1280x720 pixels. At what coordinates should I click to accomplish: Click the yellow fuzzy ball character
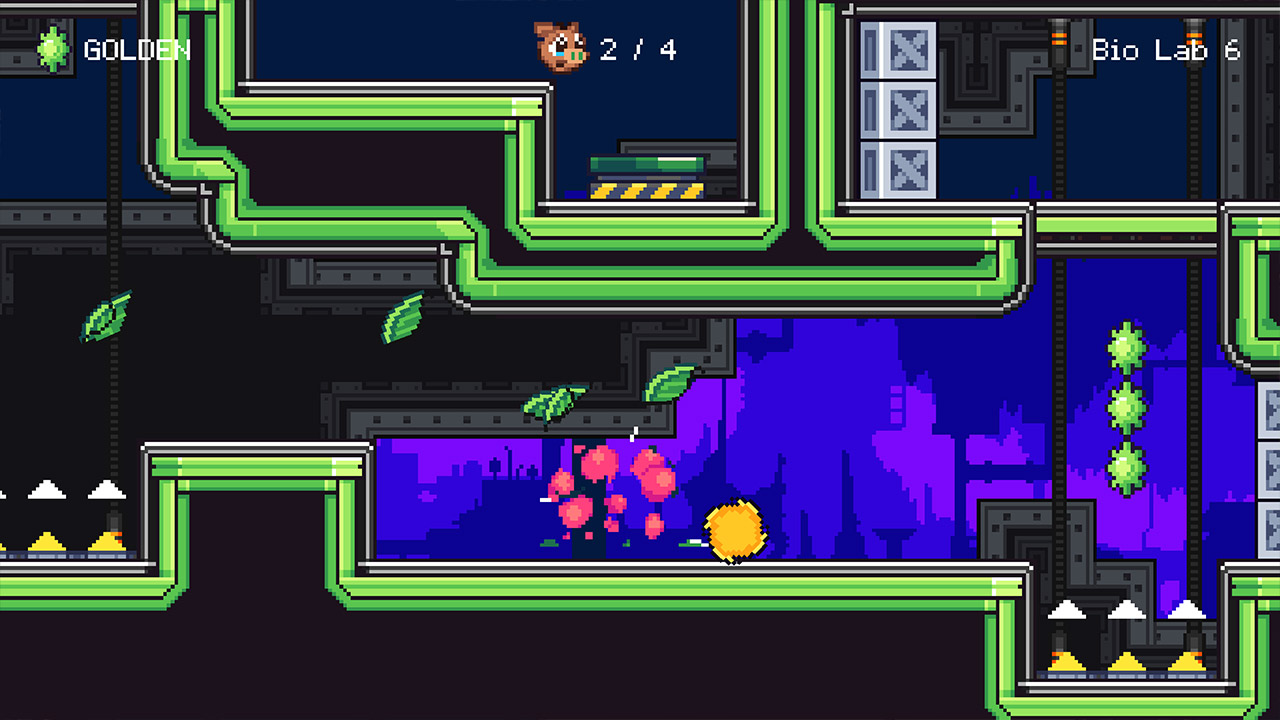733,531
